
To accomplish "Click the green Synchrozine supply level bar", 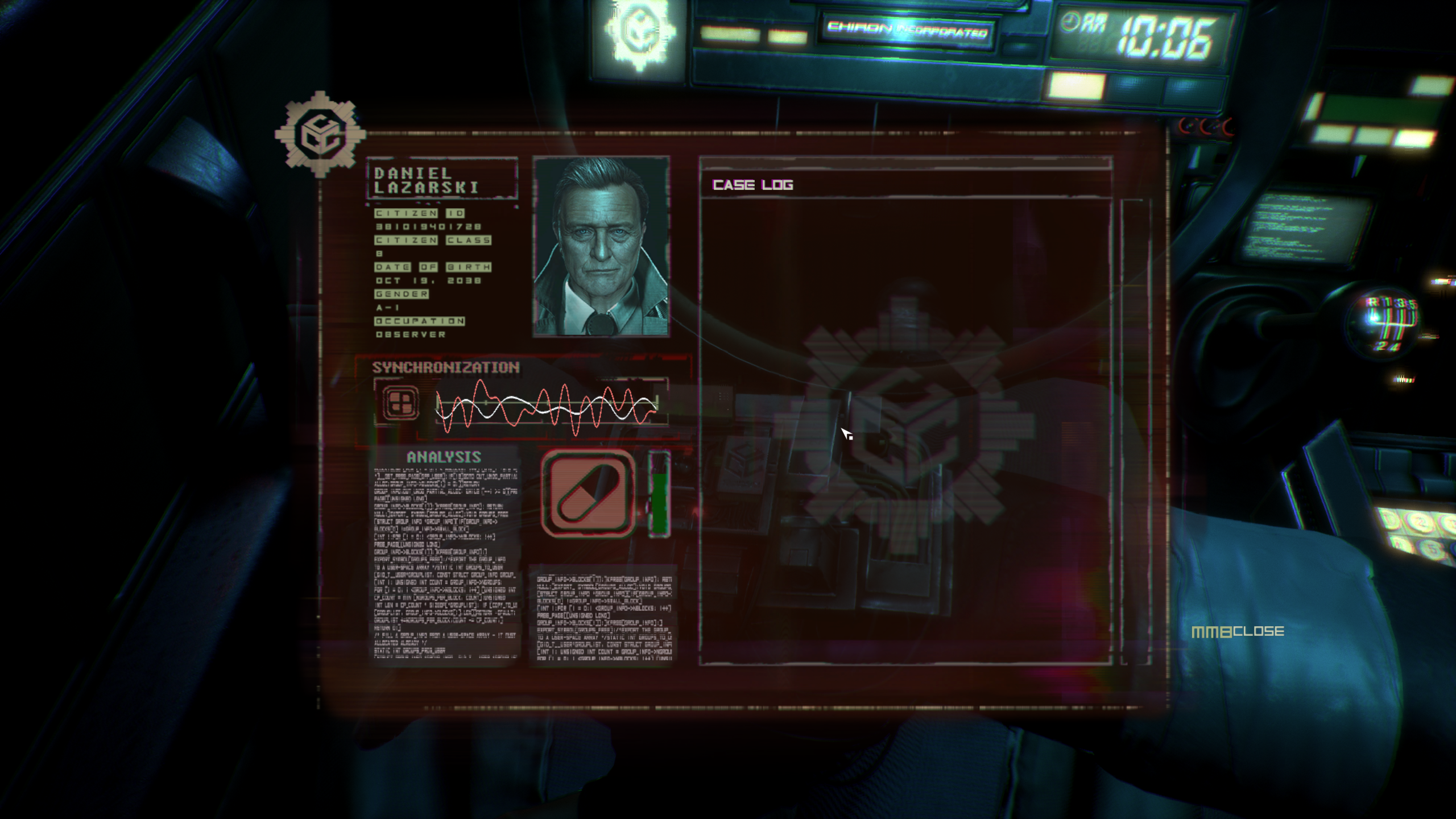I will click(660, 500).
